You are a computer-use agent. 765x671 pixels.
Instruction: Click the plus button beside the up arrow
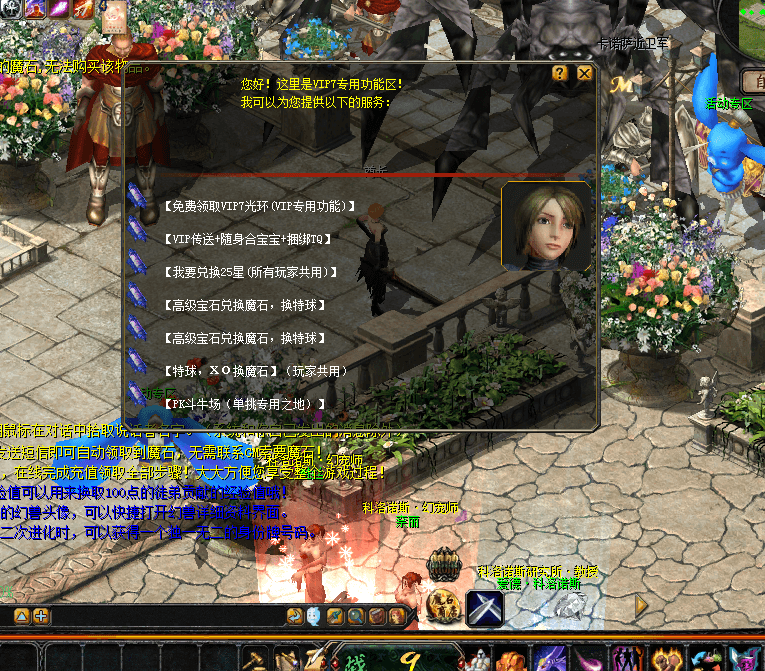40,616
